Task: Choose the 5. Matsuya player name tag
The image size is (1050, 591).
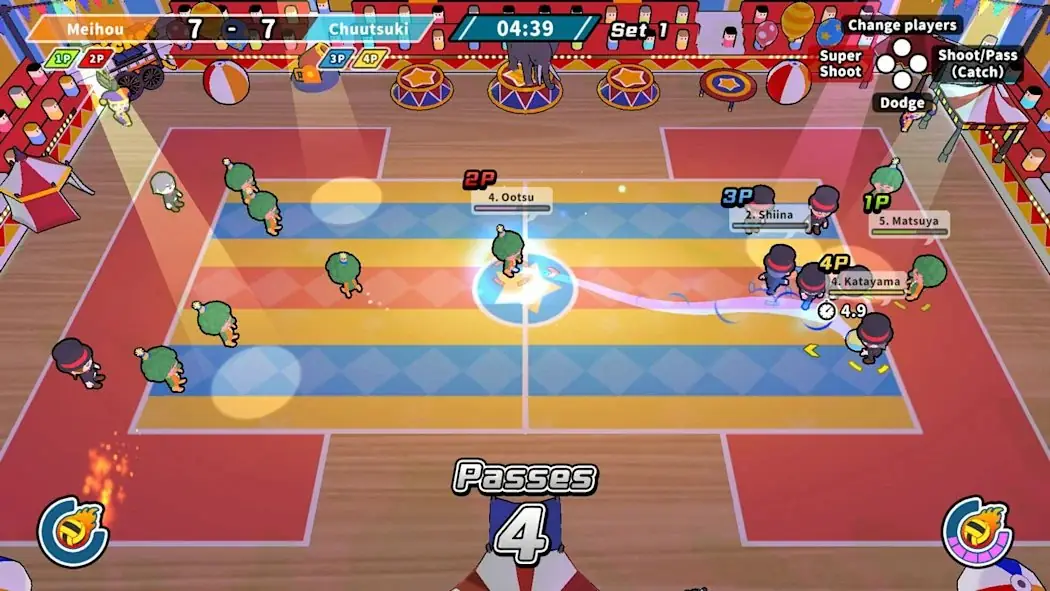Action: click(908, 222)
